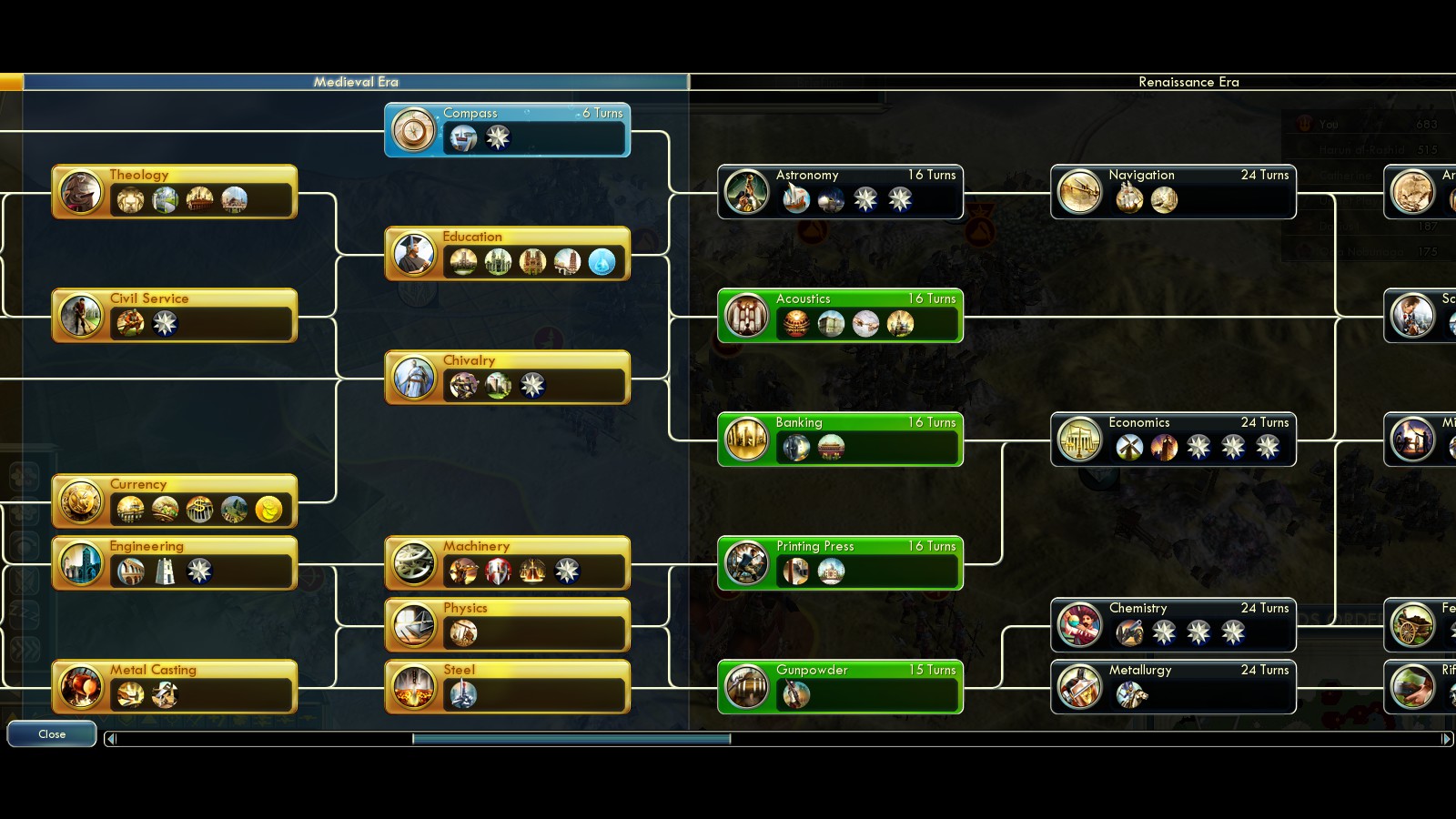Select the Compass technology
This screenshot has width=1456, height=819.
point(507,129)
